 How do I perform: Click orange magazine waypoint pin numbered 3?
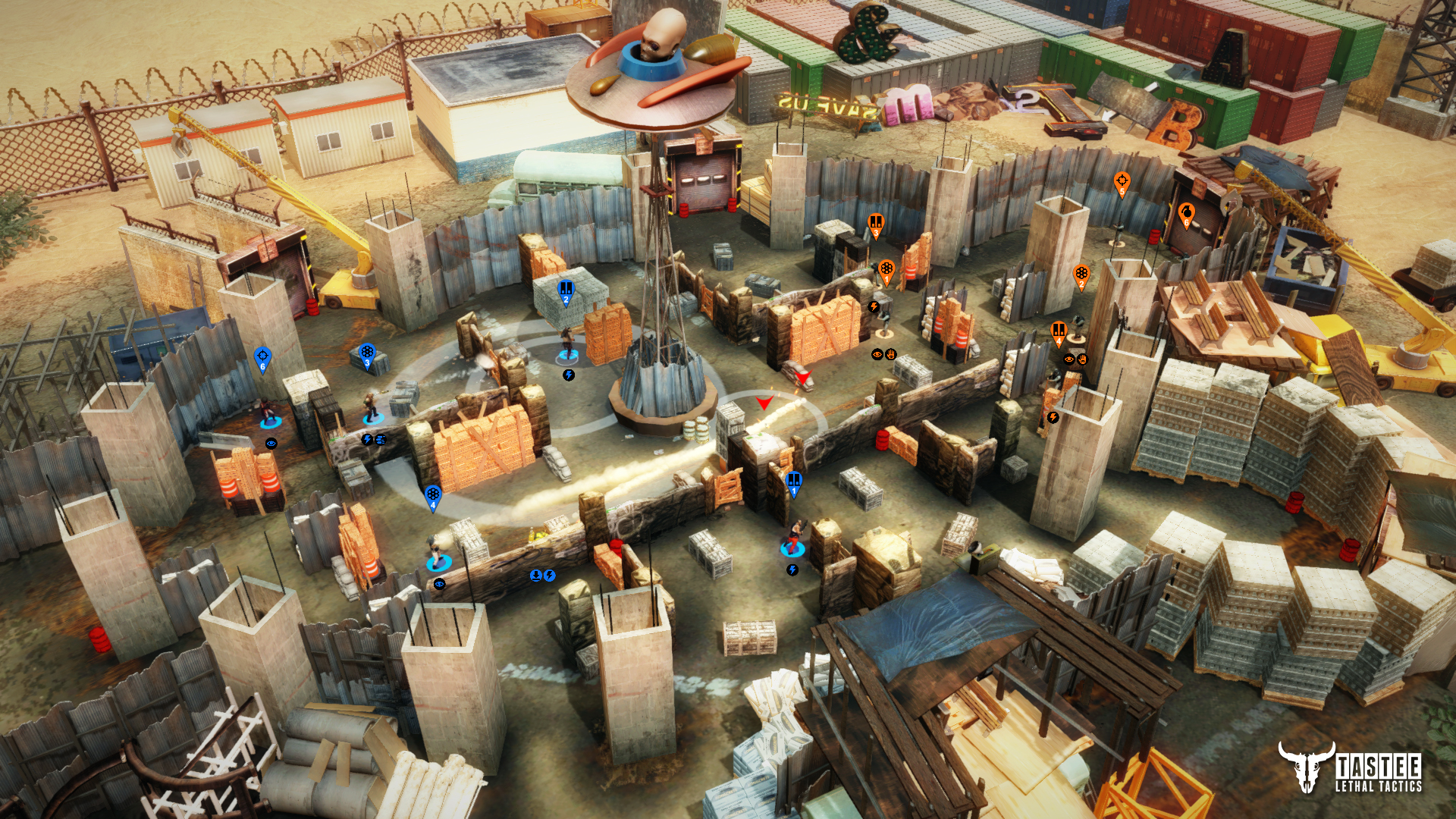coord(876,222)
